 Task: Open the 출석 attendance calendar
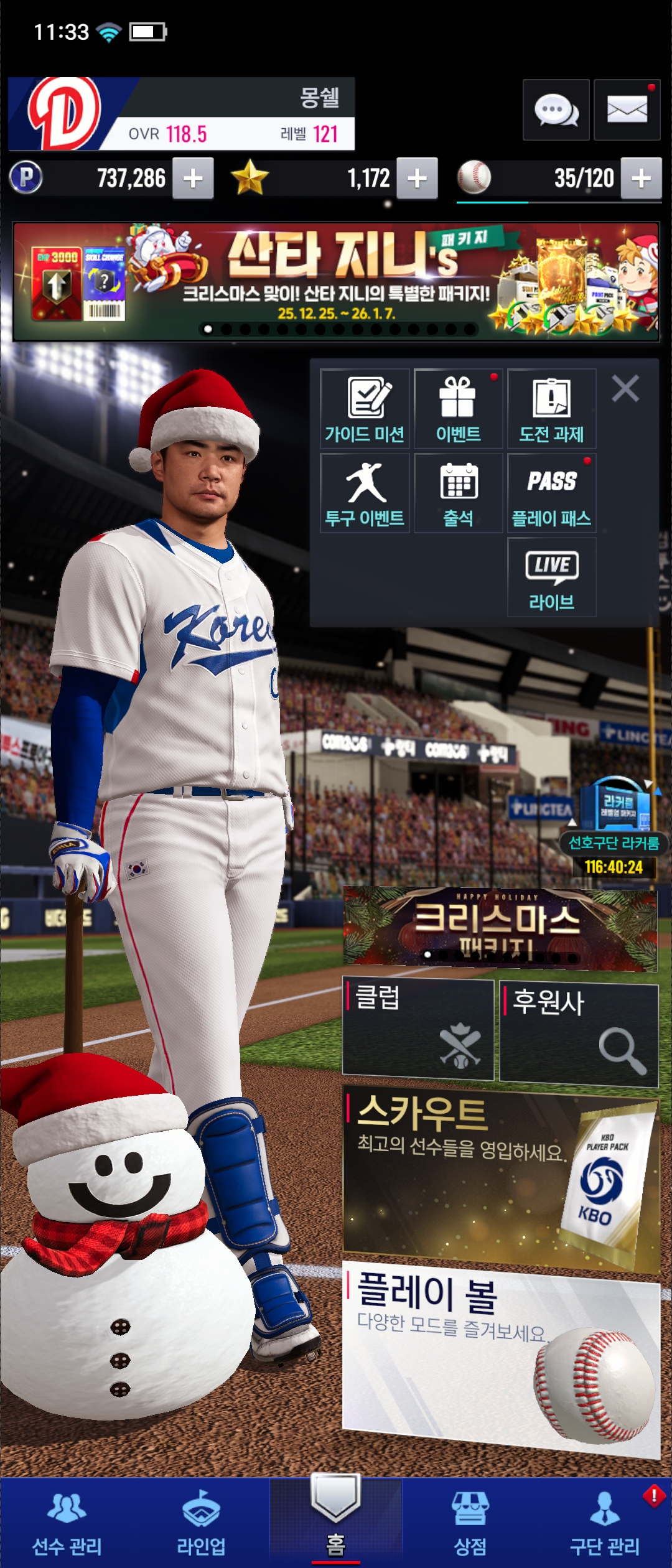[x=458, y=493]
